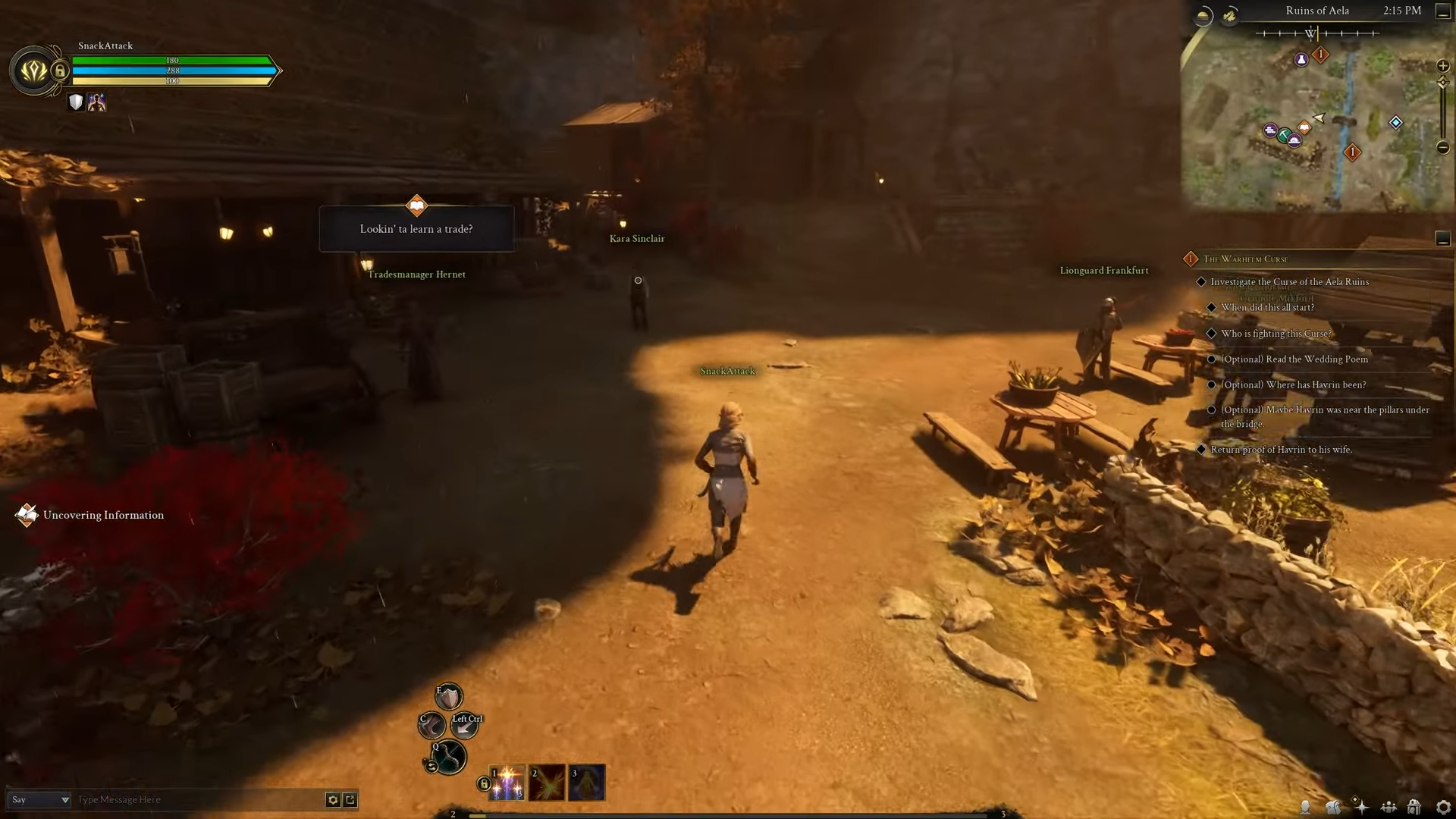Toggle the lock beside the health bars
The image size is (1456, 819).
click(x=60, y=71)
